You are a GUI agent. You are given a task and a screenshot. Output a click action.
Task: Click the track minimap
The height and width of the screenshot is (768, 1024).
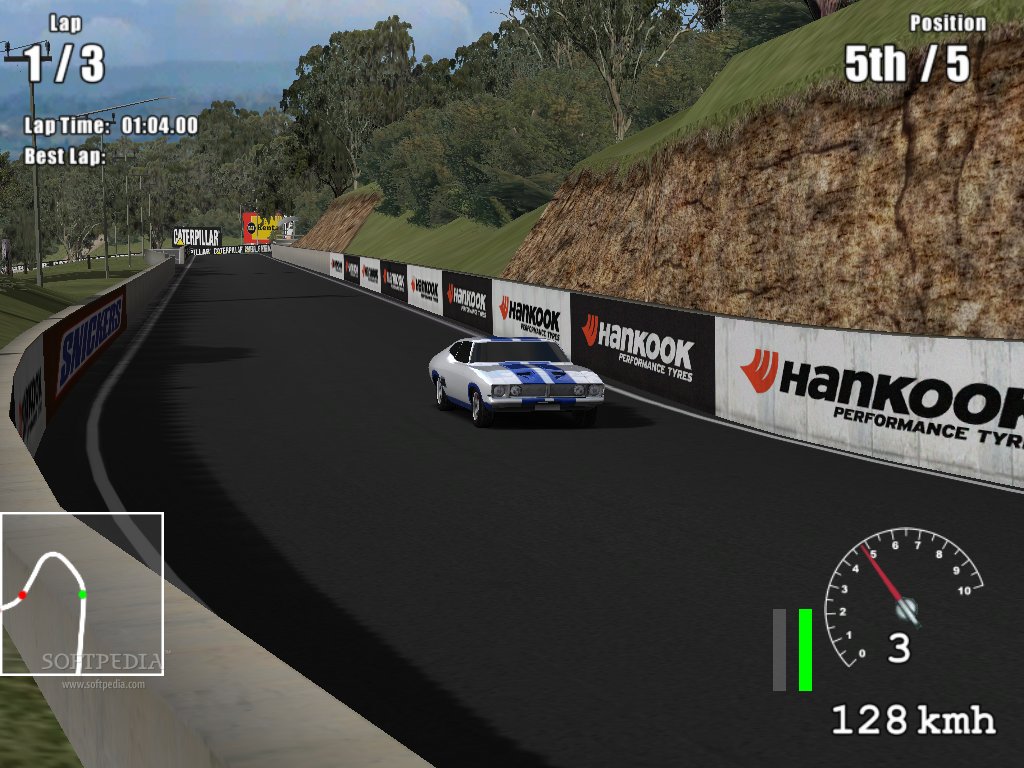pos(81,594)
